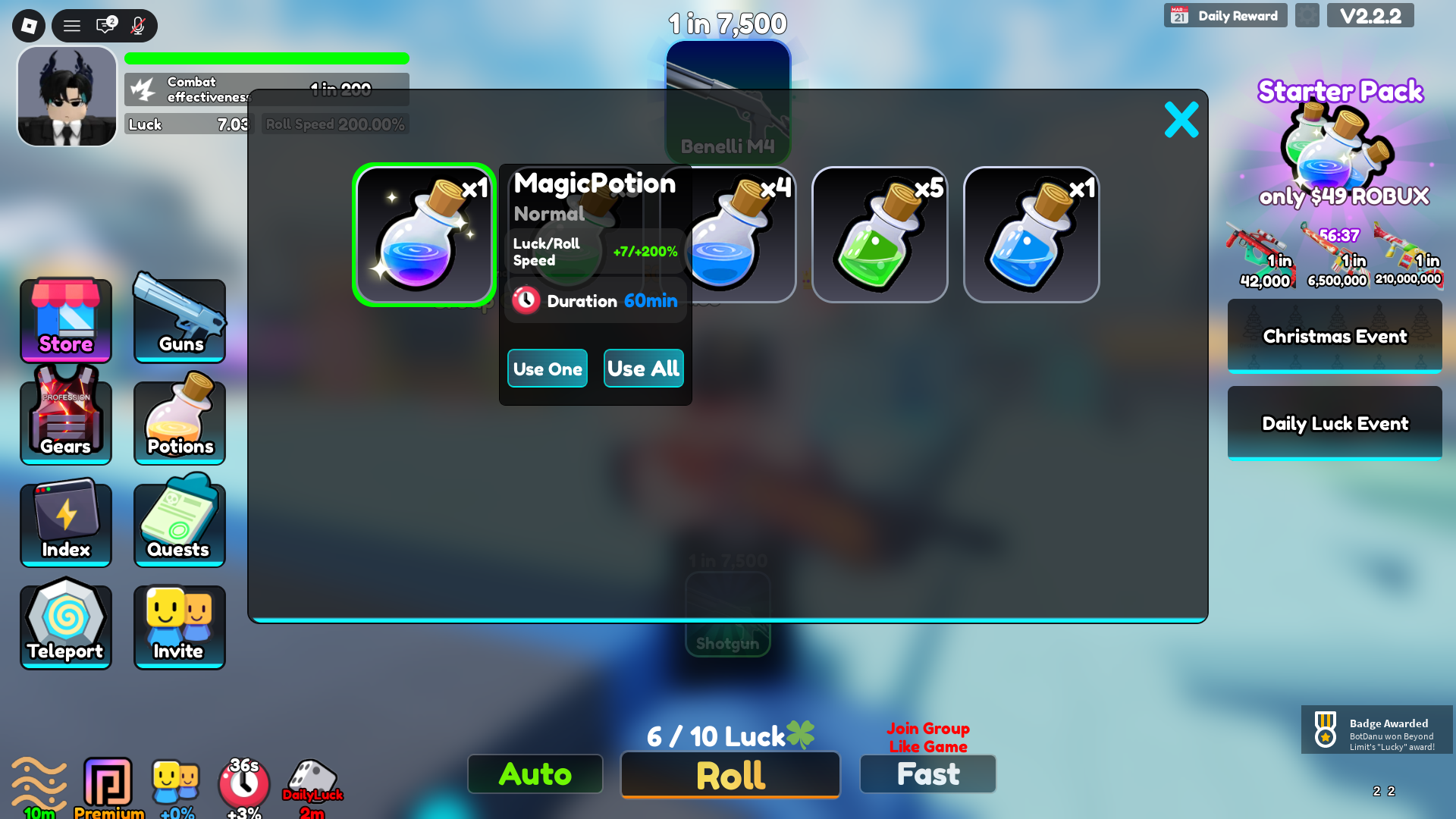Select the green x5 potion

click(x=880, y=234)
